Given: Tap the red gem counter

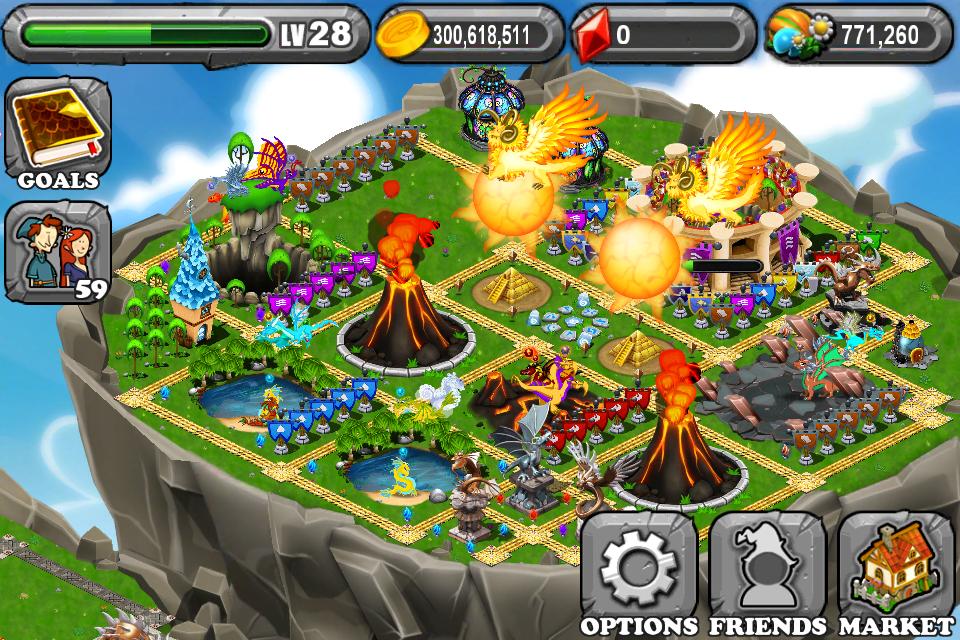Looking at the screenshot, I should click(662, 36).
